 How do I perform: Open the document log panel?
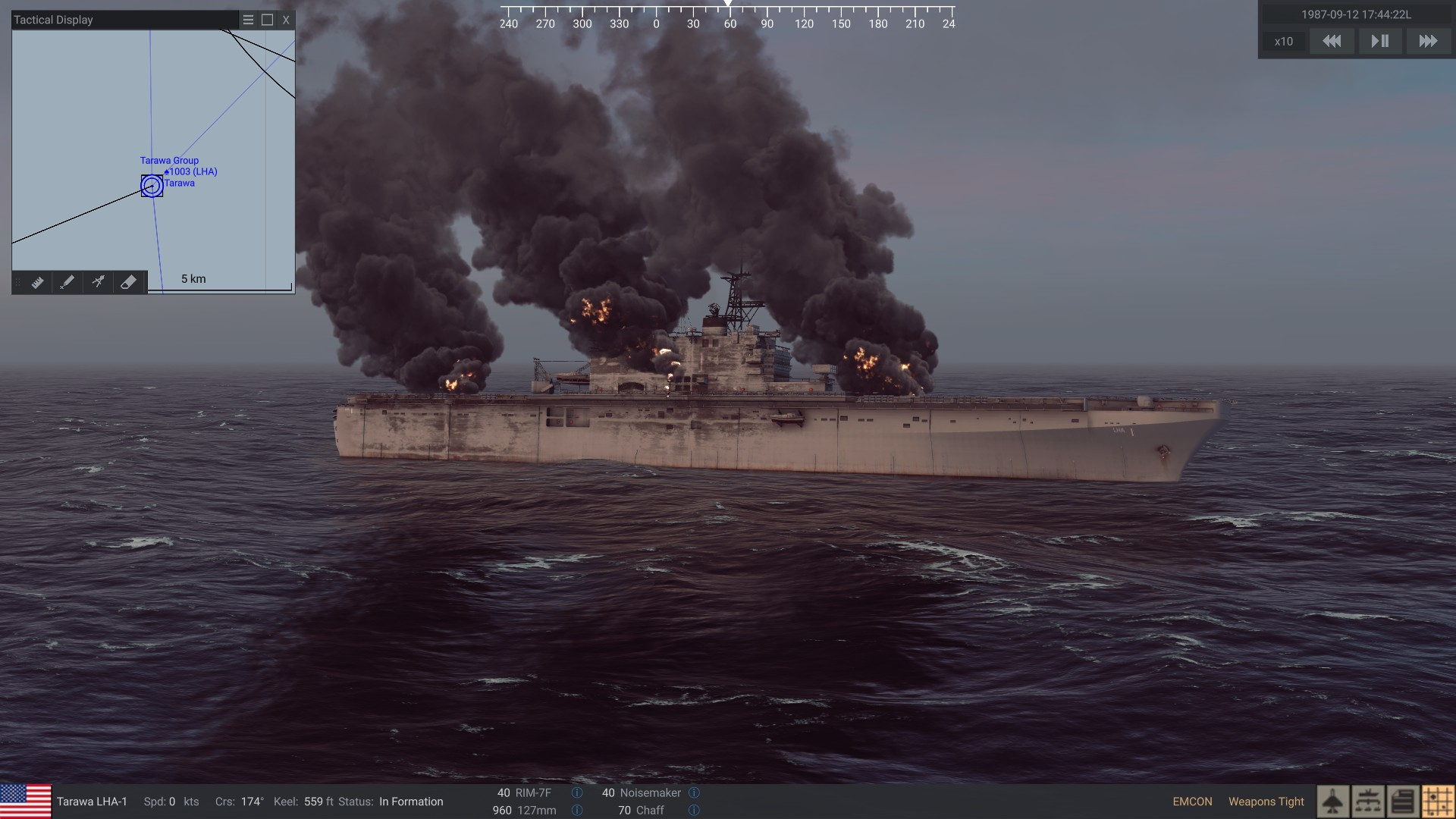(x=1403, y=802)
